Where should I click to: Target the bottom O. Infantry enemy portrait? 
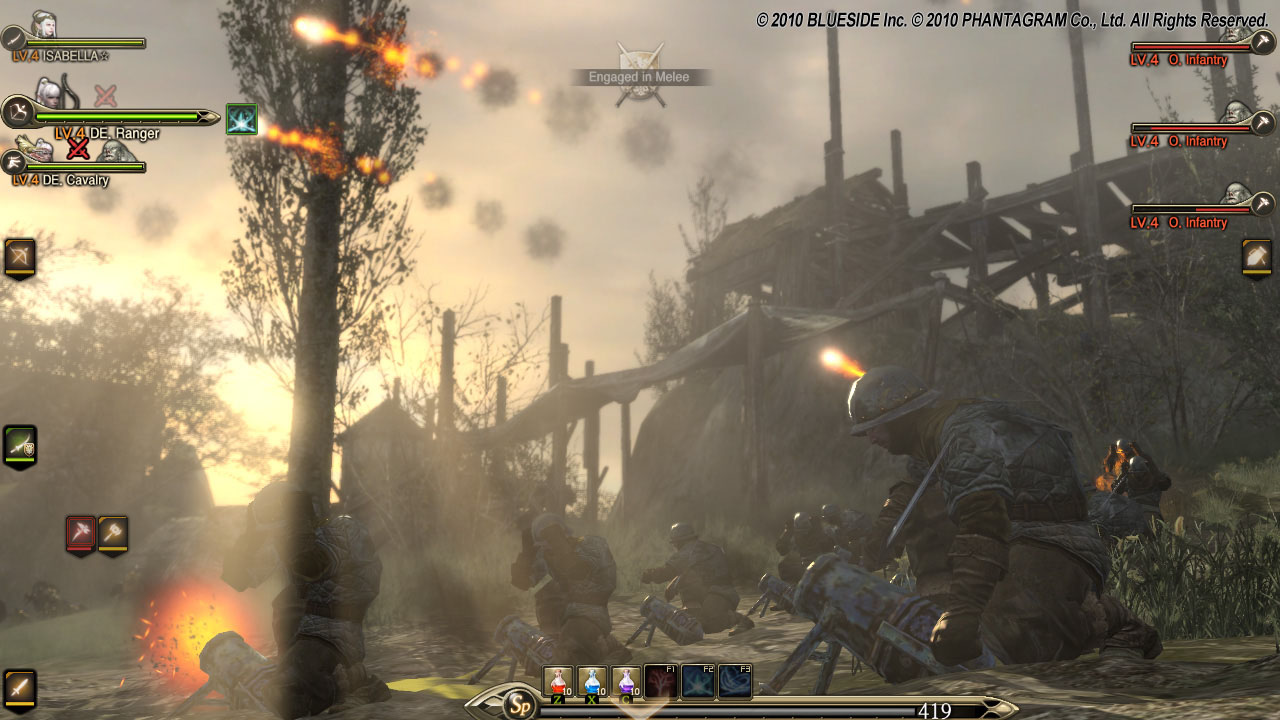coord(1238,195)
